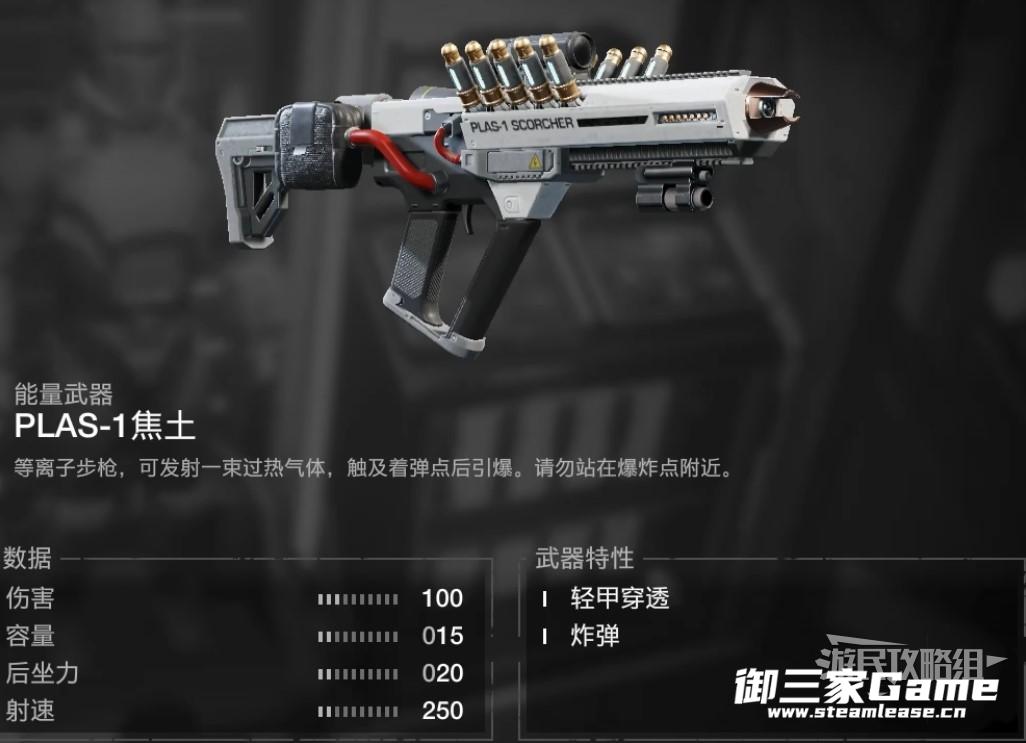Screen dimensions: 1026x743
Task: Select the 轻甲穿透 weapon trait row
Action: [619, 599]
